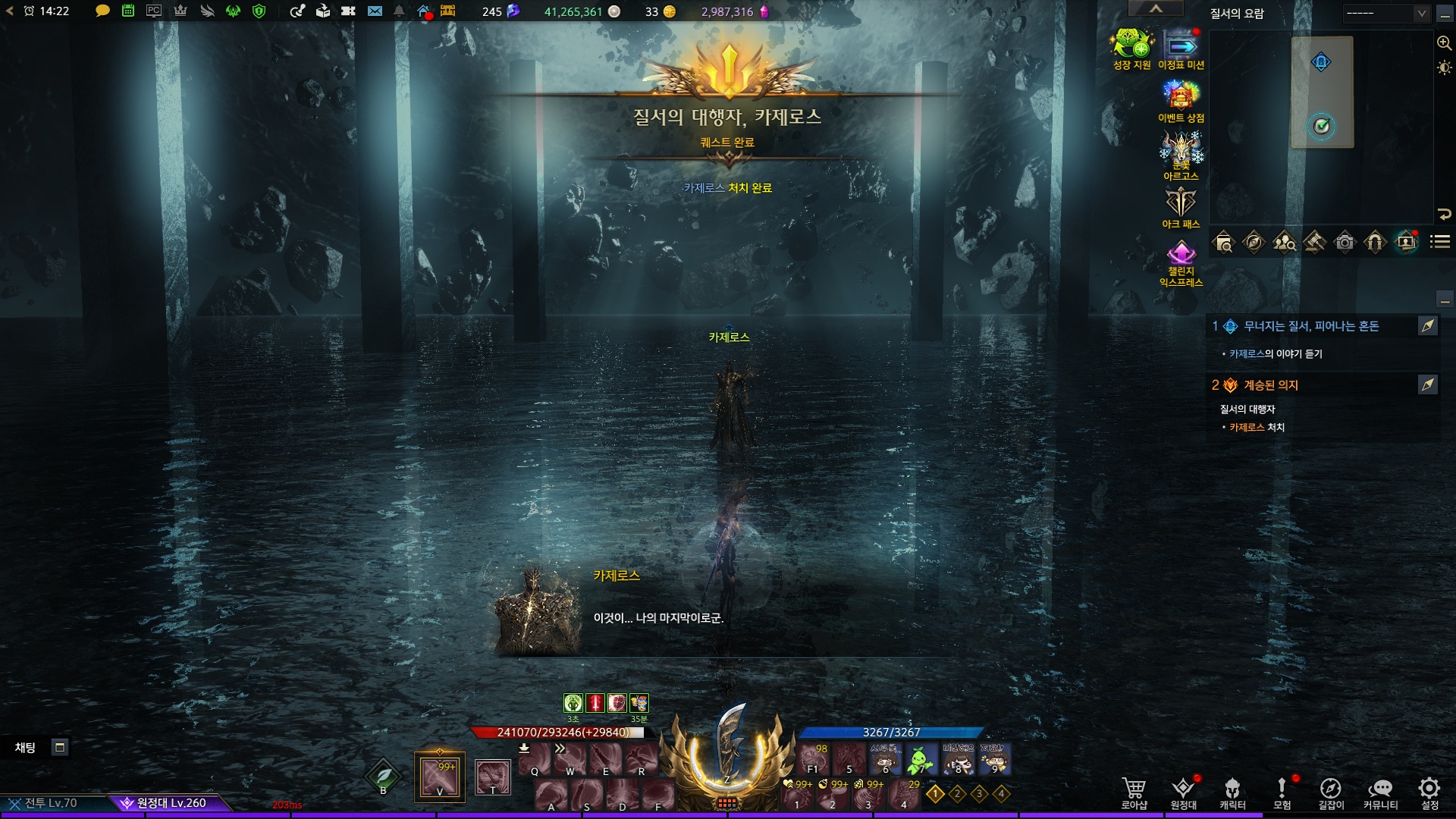Open the 이벤트 상점 event shop
Viewport: 1456px width, 819px height.
coord(1181,102)
